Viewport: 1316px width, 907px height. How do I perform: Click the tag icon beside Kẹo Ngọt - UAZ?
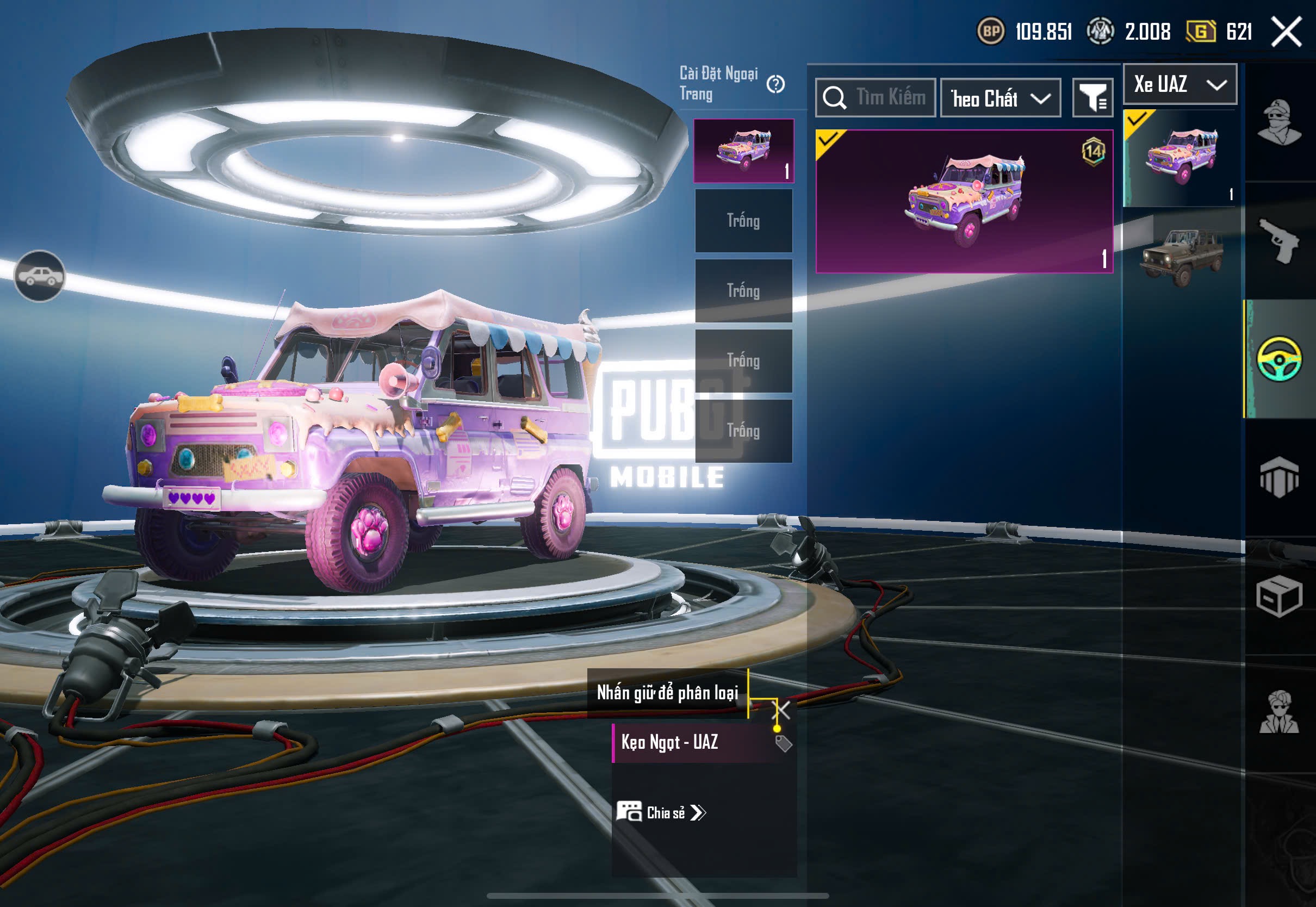[x=783, y=743]
